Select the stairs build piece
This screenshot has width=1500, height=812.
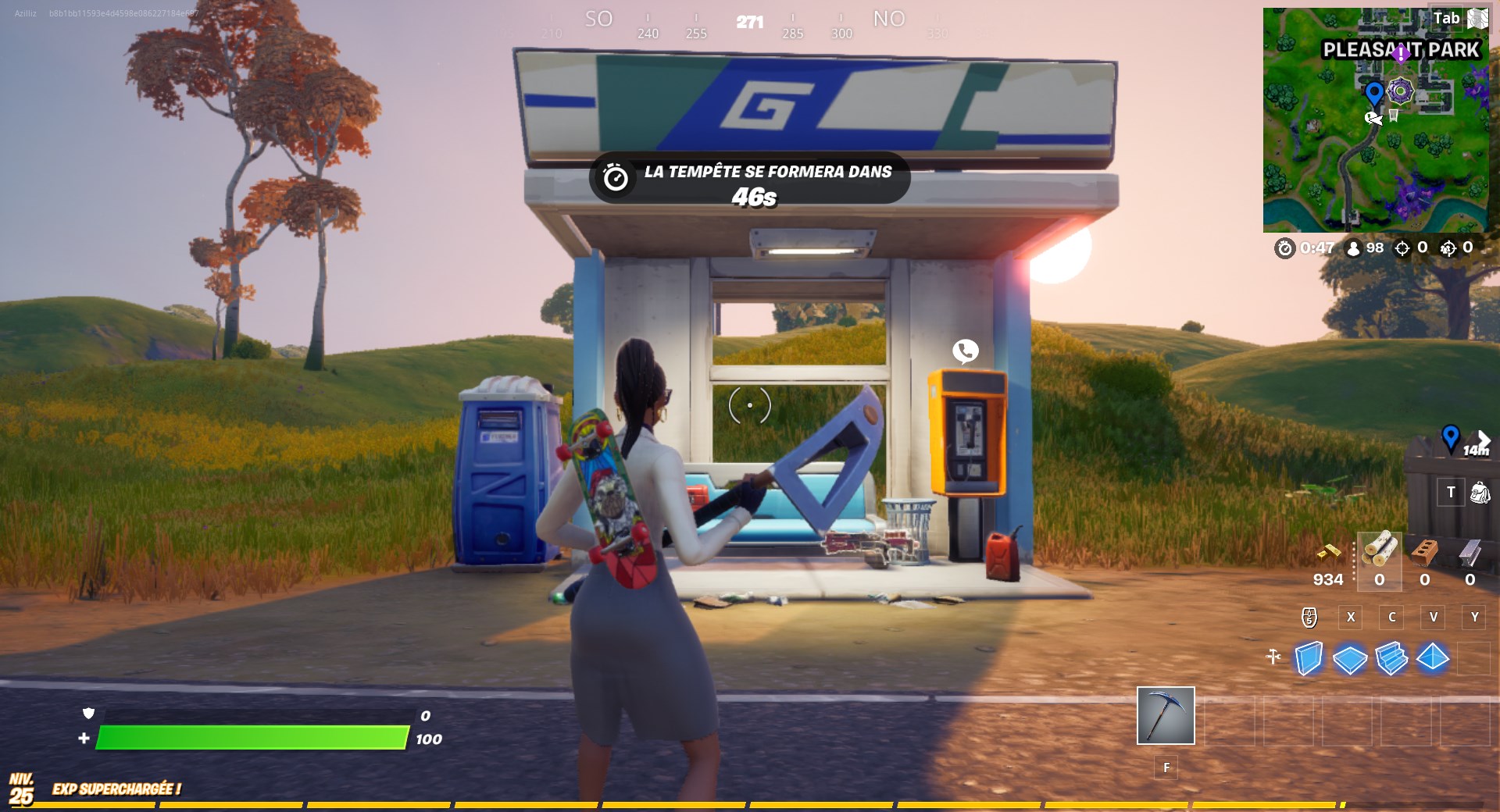point(1393,658)
